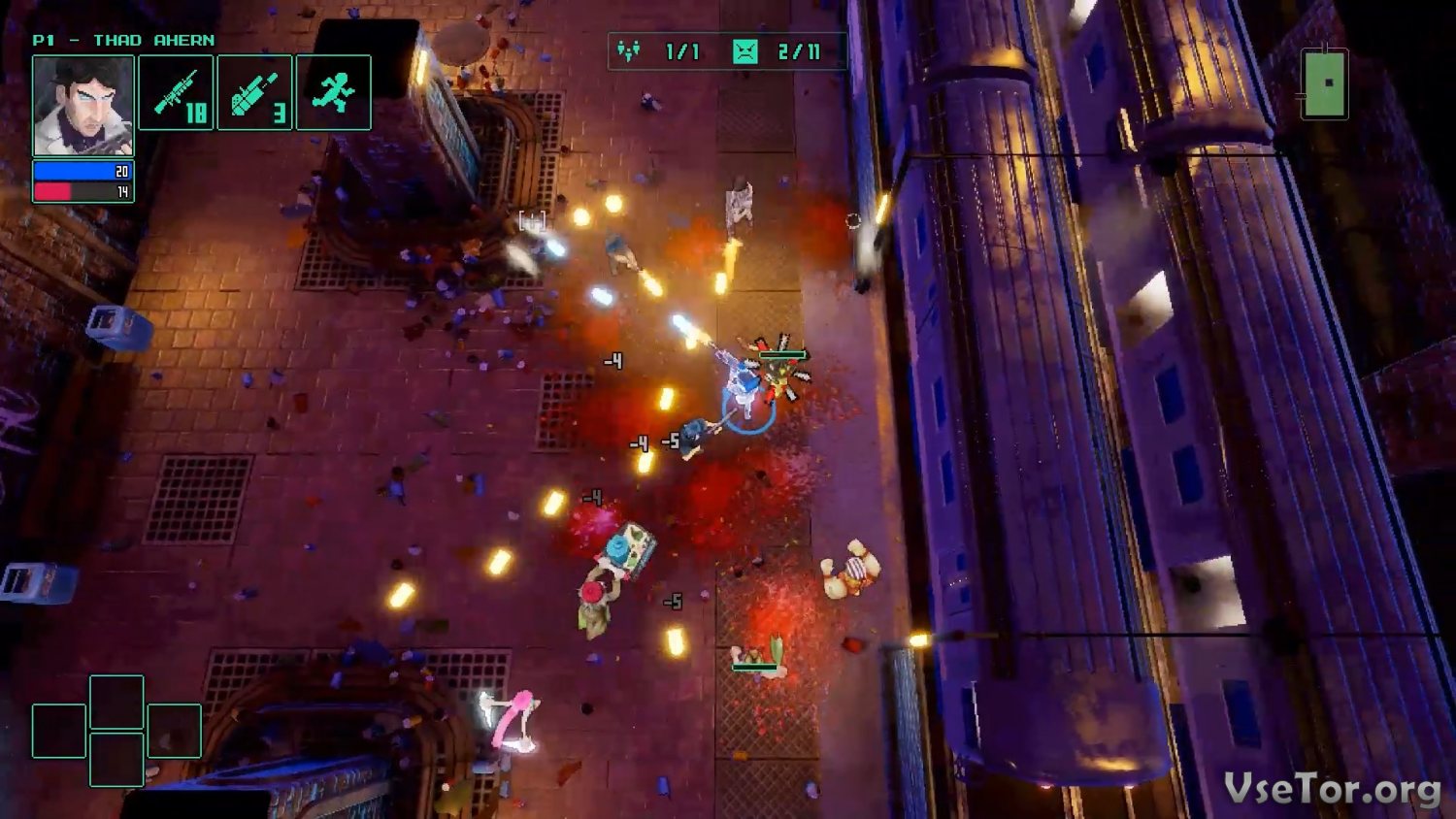1456x819 pixels.
Task: Activate the sprint running-man ability
Action: (x=333, y=93)
